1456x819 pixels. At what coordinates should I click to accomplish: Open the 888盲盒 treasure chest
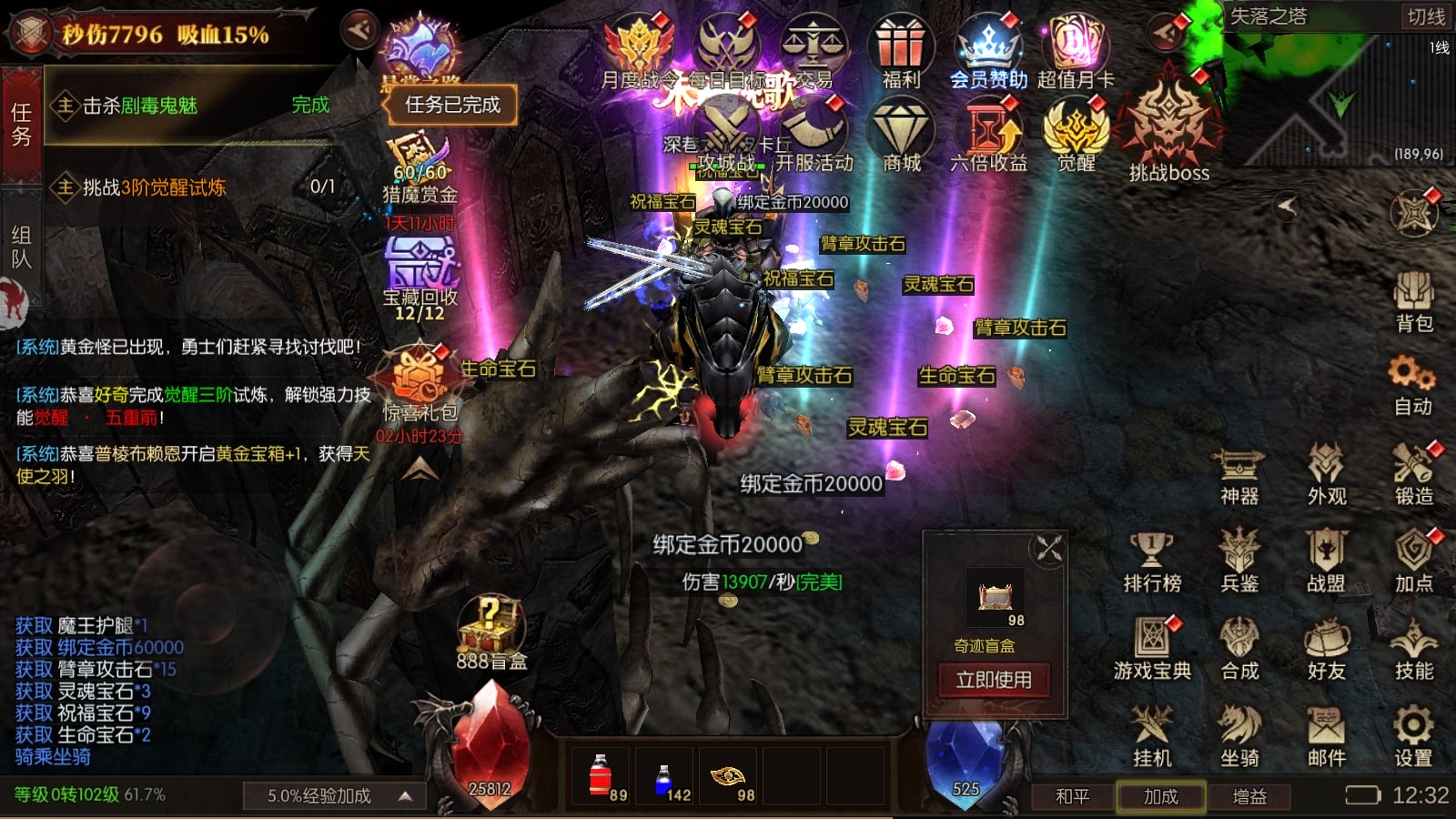point(490,632)
